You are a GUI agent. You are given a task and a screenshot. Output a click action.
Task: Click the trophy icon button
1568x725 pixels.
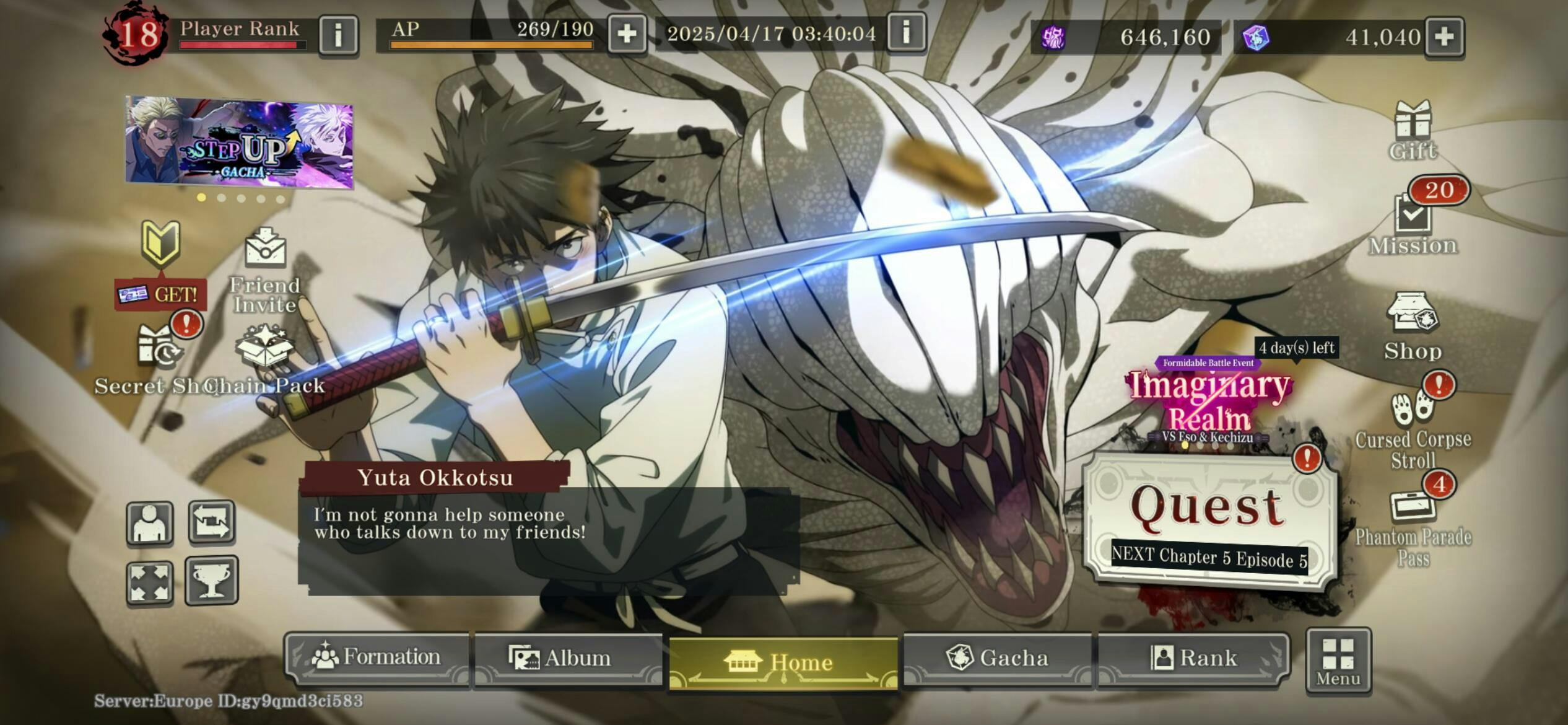[211, 581]
